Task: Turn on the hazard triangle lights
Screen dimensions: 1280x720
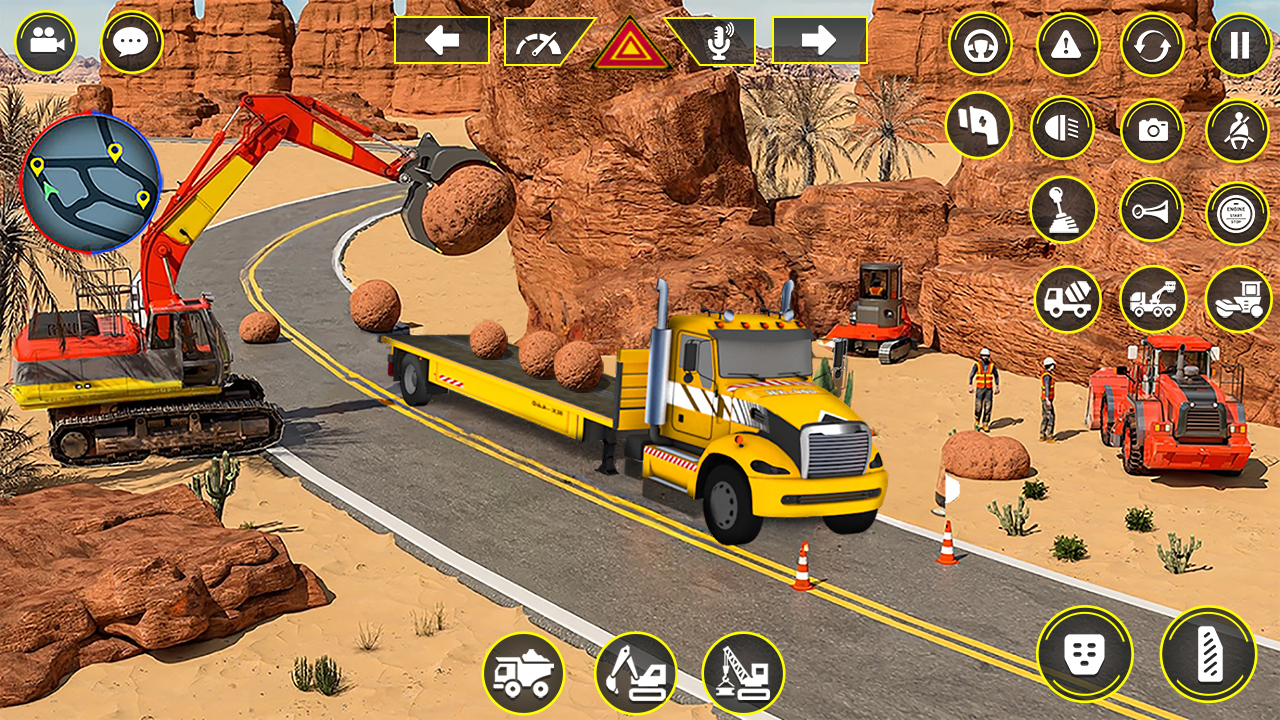Action: click(631, 45)
